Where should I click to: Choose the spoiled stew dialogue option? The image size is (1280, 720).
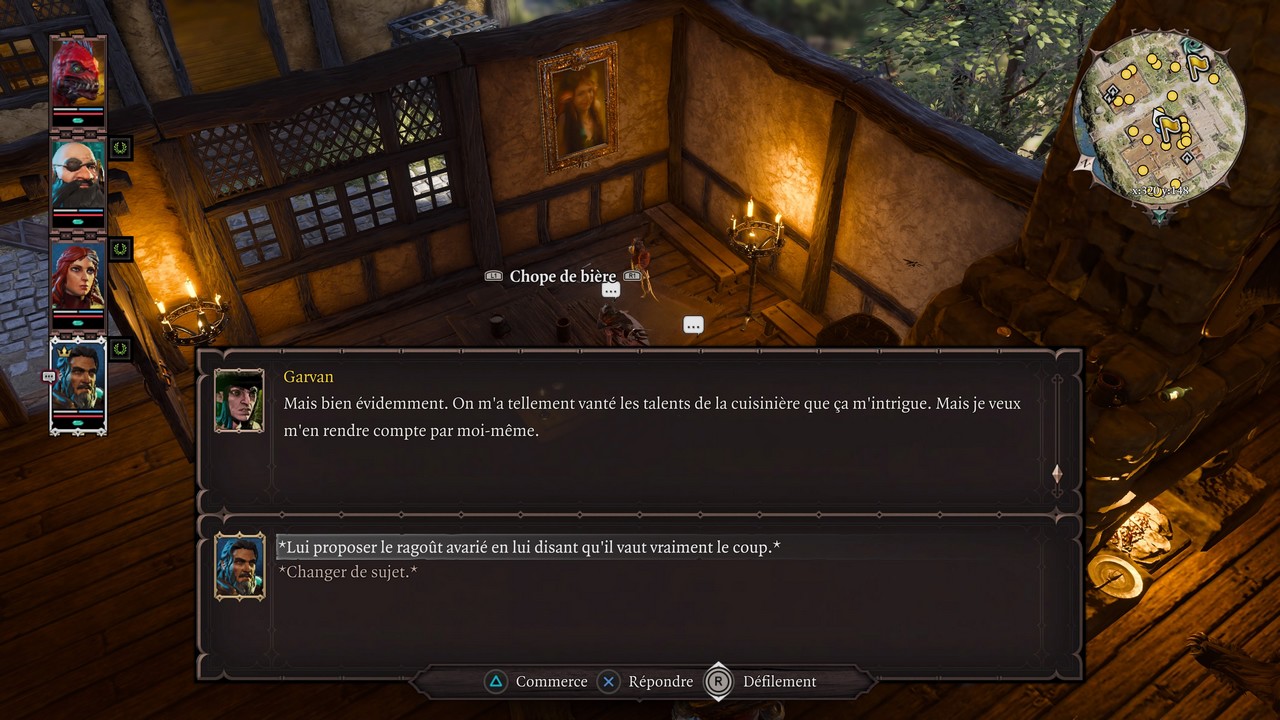[x=528, y=548]
